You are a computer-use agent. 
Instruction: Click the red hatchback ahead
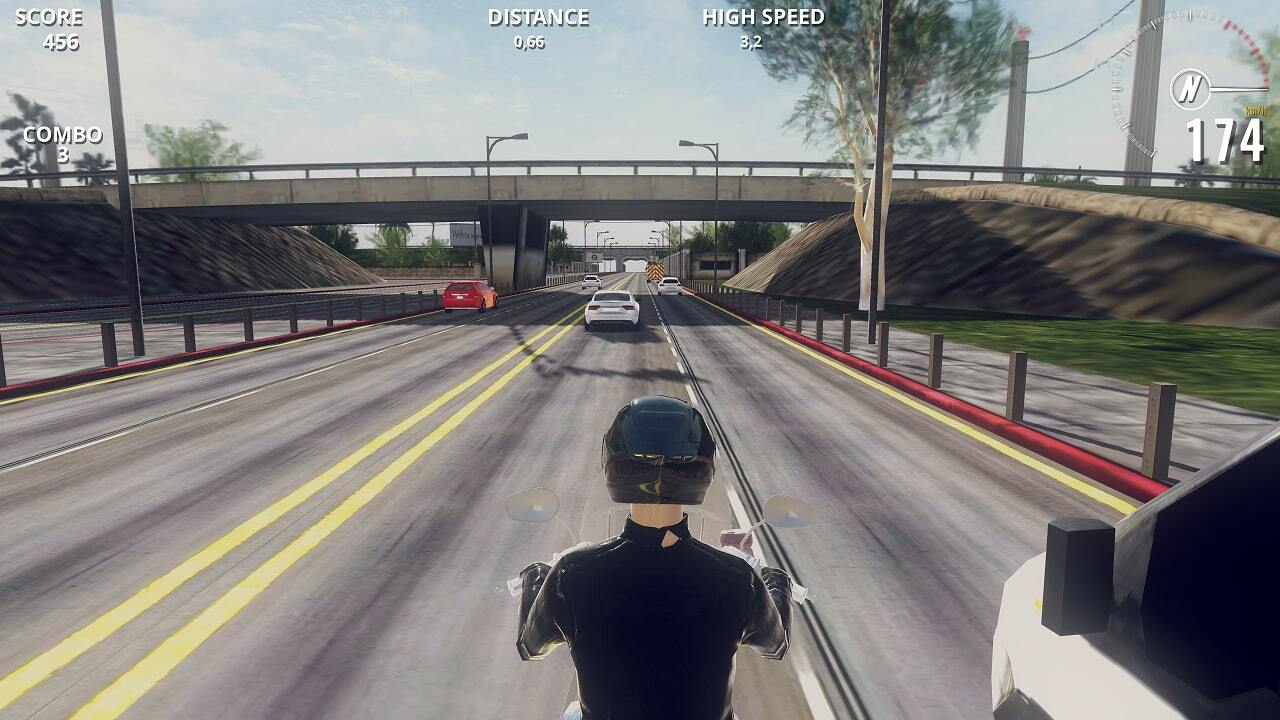pyautogui.click(x=463, y=297)
